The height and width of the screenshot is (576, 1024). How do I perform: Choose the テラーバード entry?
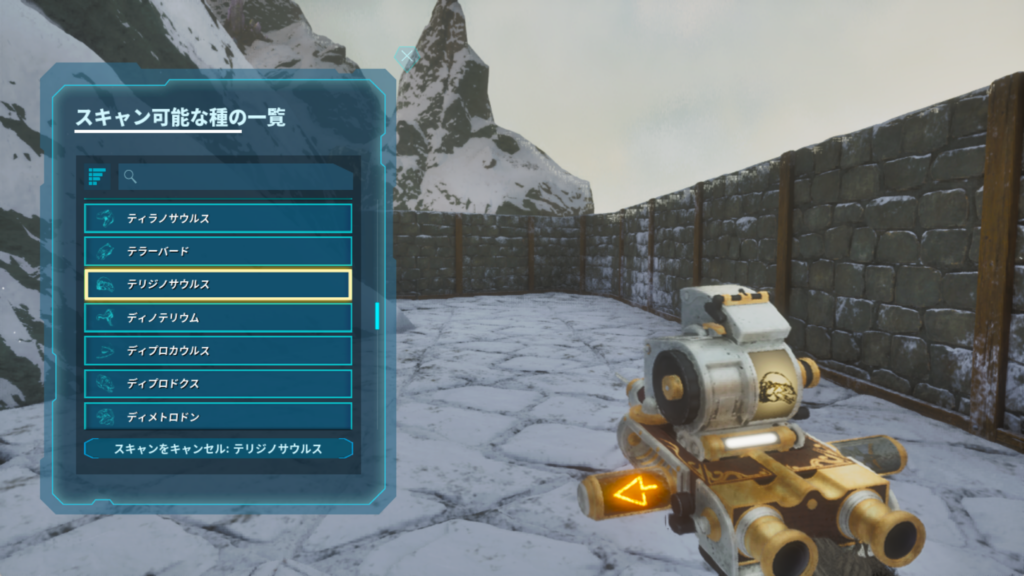pyautogui.click(x=218, y=251)
